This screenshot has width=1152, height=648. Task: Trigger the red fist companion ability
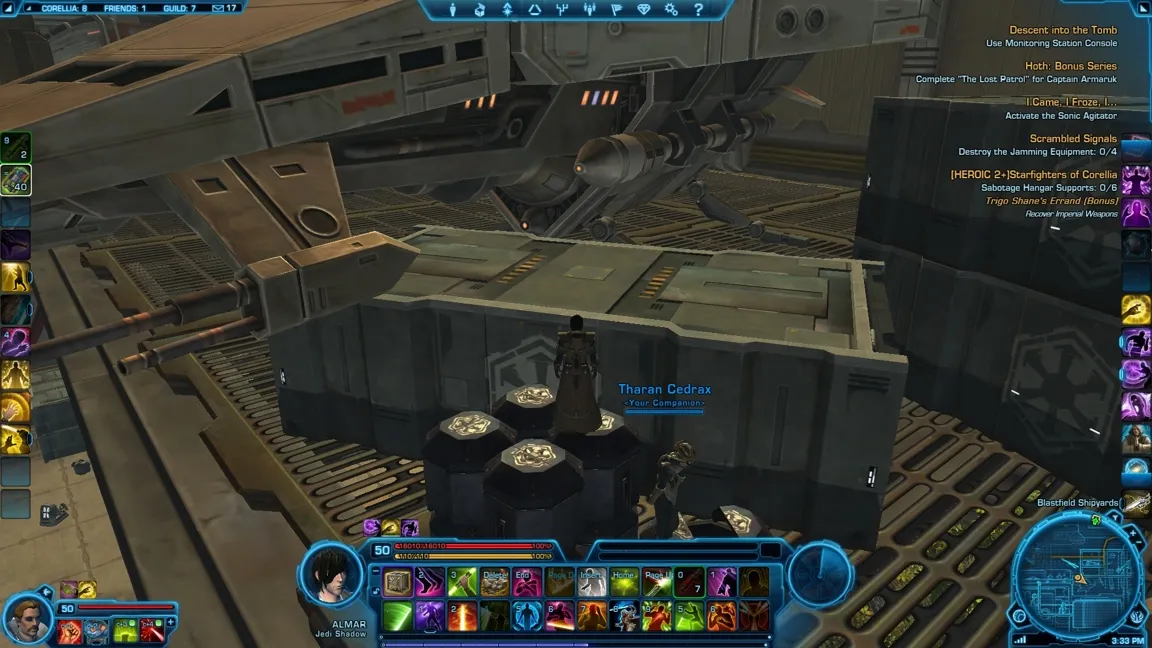69,631
